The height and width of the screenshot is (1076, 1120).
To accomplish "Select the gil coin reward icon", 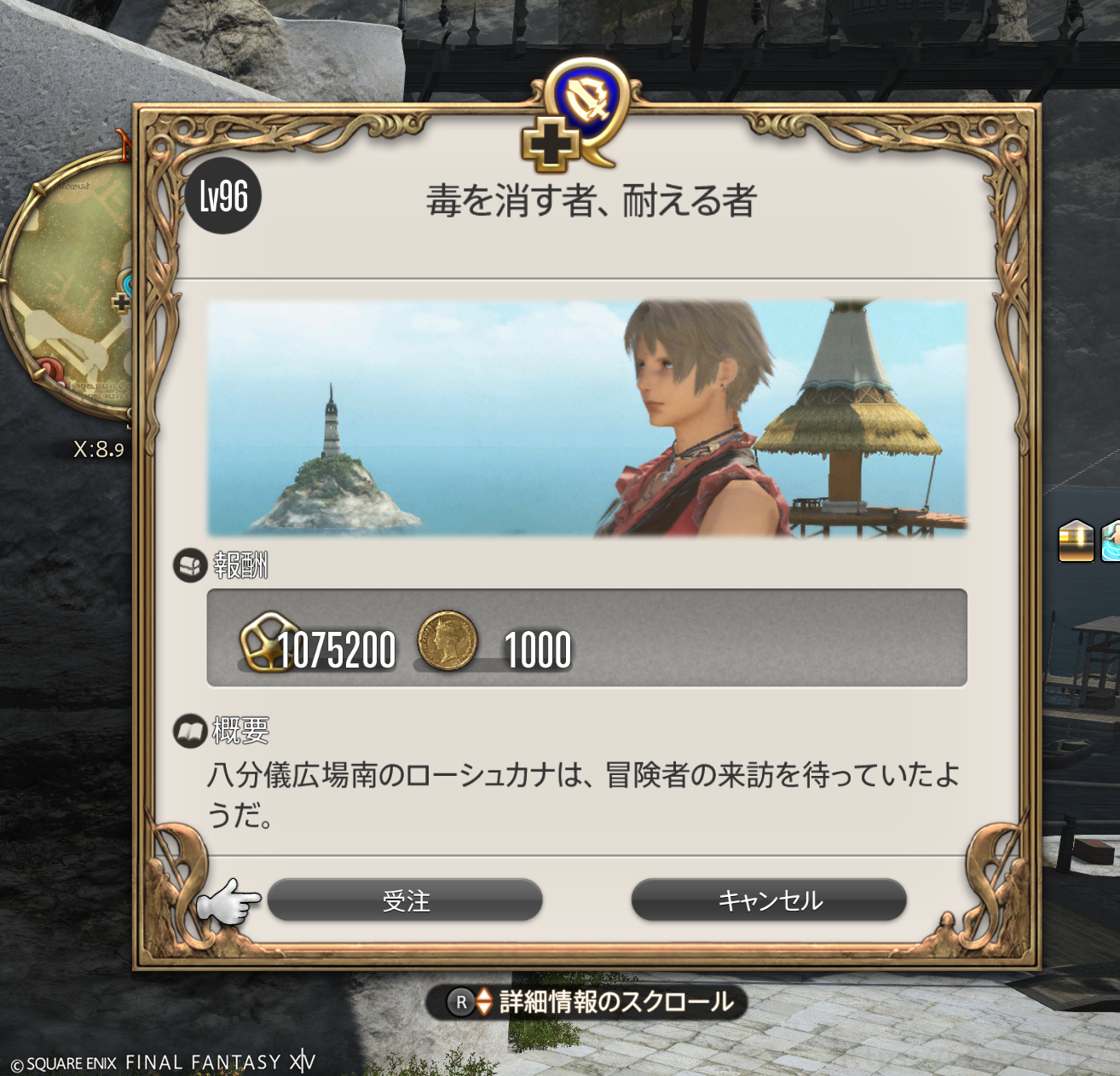I will tap(447, 639).
